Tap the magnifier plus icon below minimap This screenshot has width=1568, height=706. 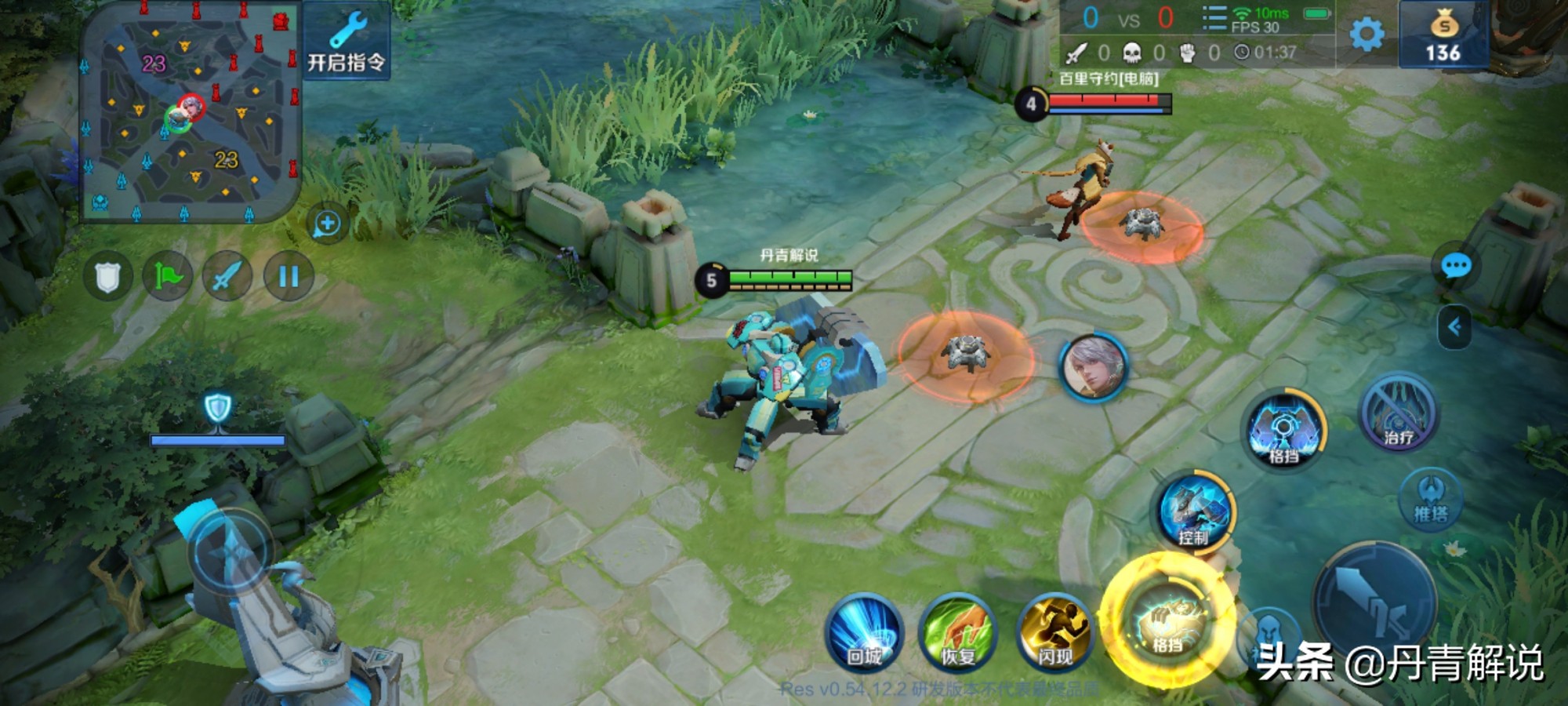[327, 224]
